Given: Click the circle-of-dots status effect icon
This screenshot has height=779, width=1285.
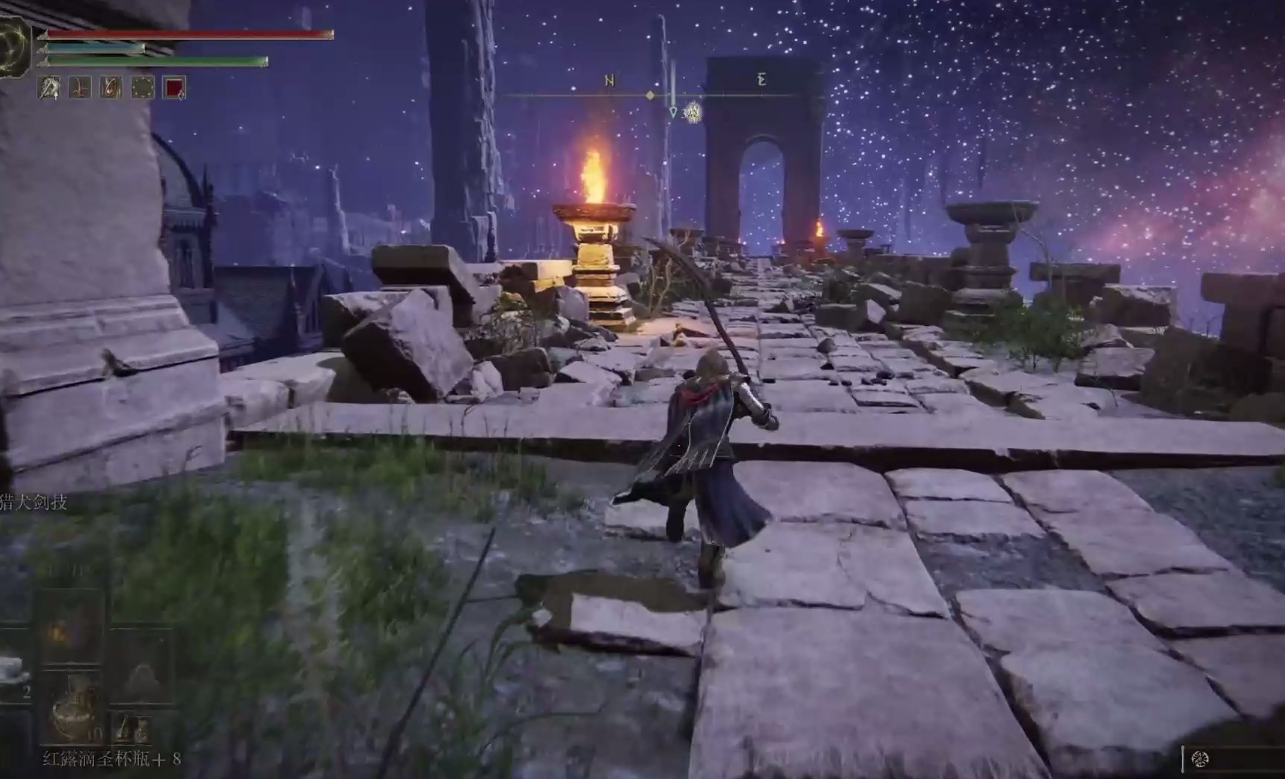Looking at the screenshot, I should [x=143, y=88].
